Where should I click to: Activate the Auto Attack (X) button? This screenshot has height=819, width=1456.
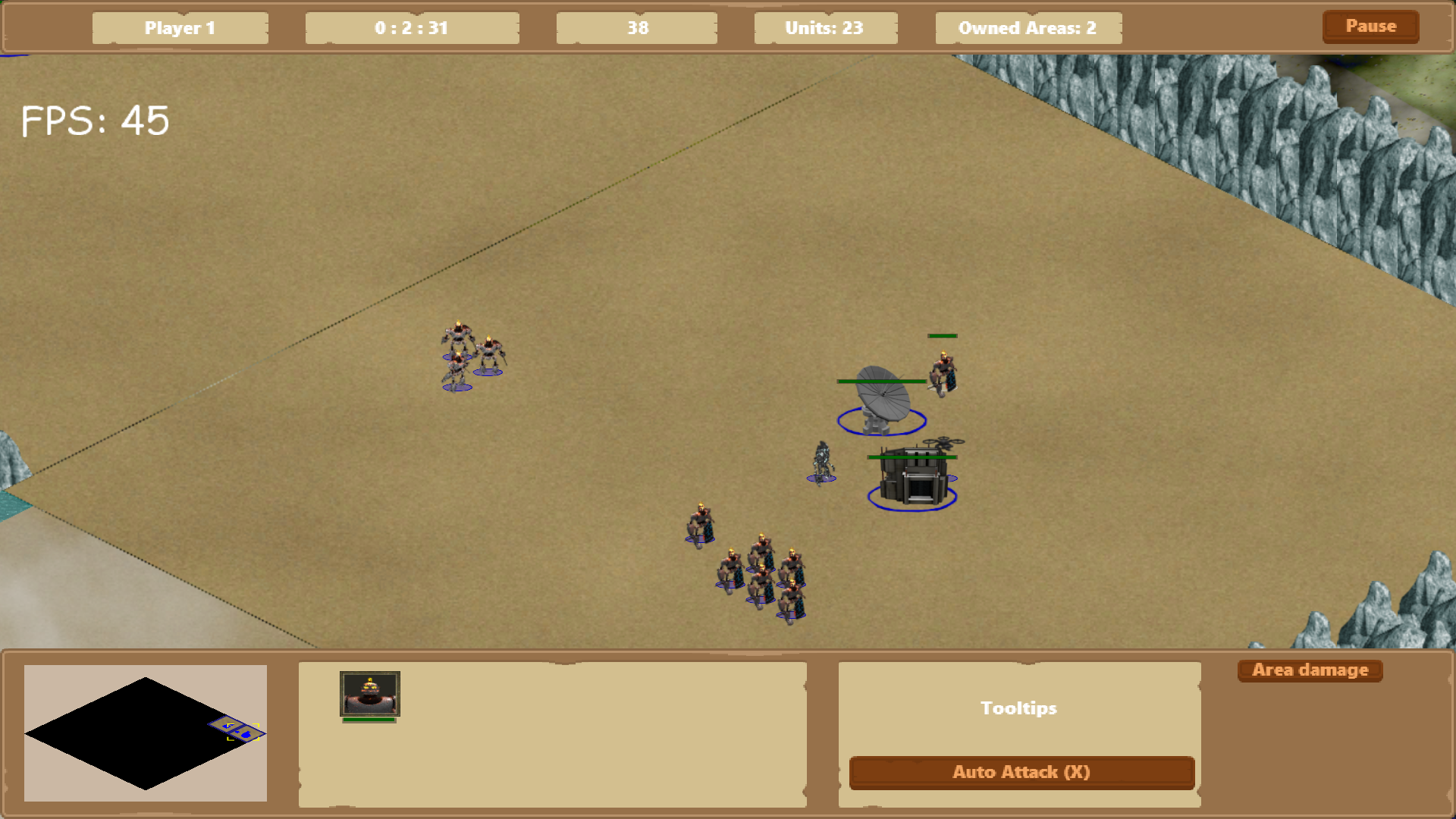1021,772
